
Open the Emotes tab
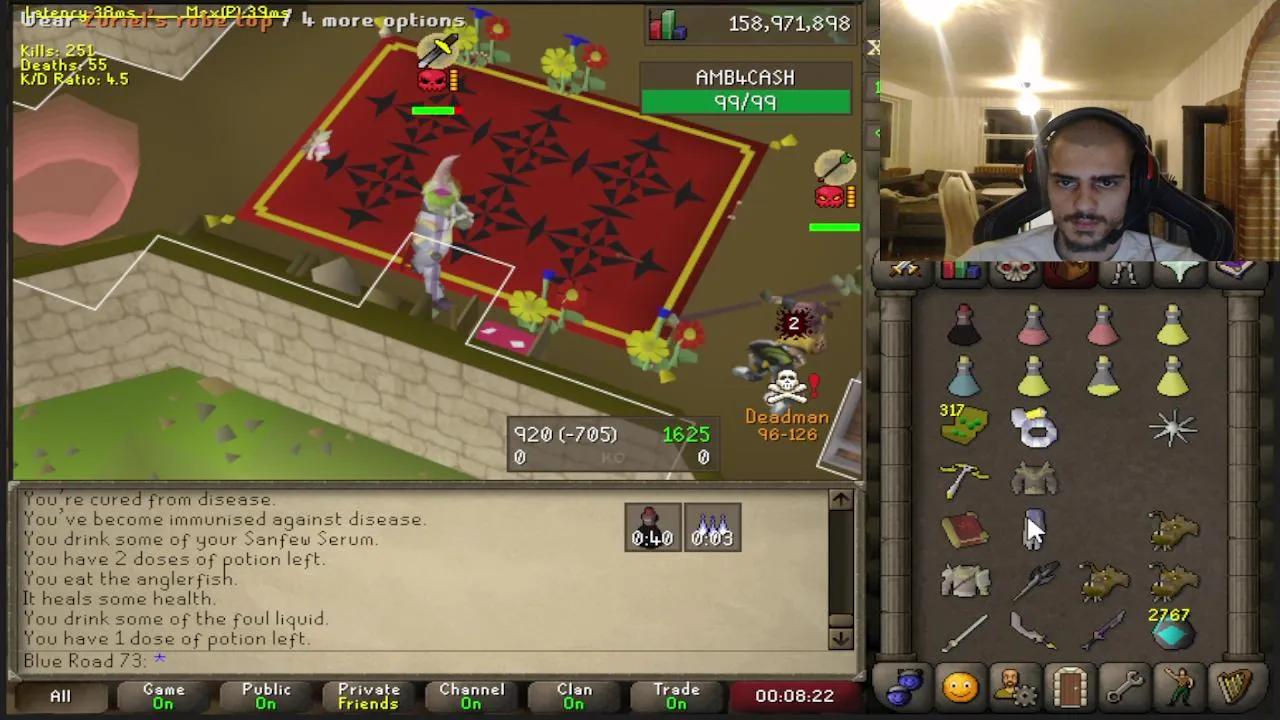[x=1180, y=686]
